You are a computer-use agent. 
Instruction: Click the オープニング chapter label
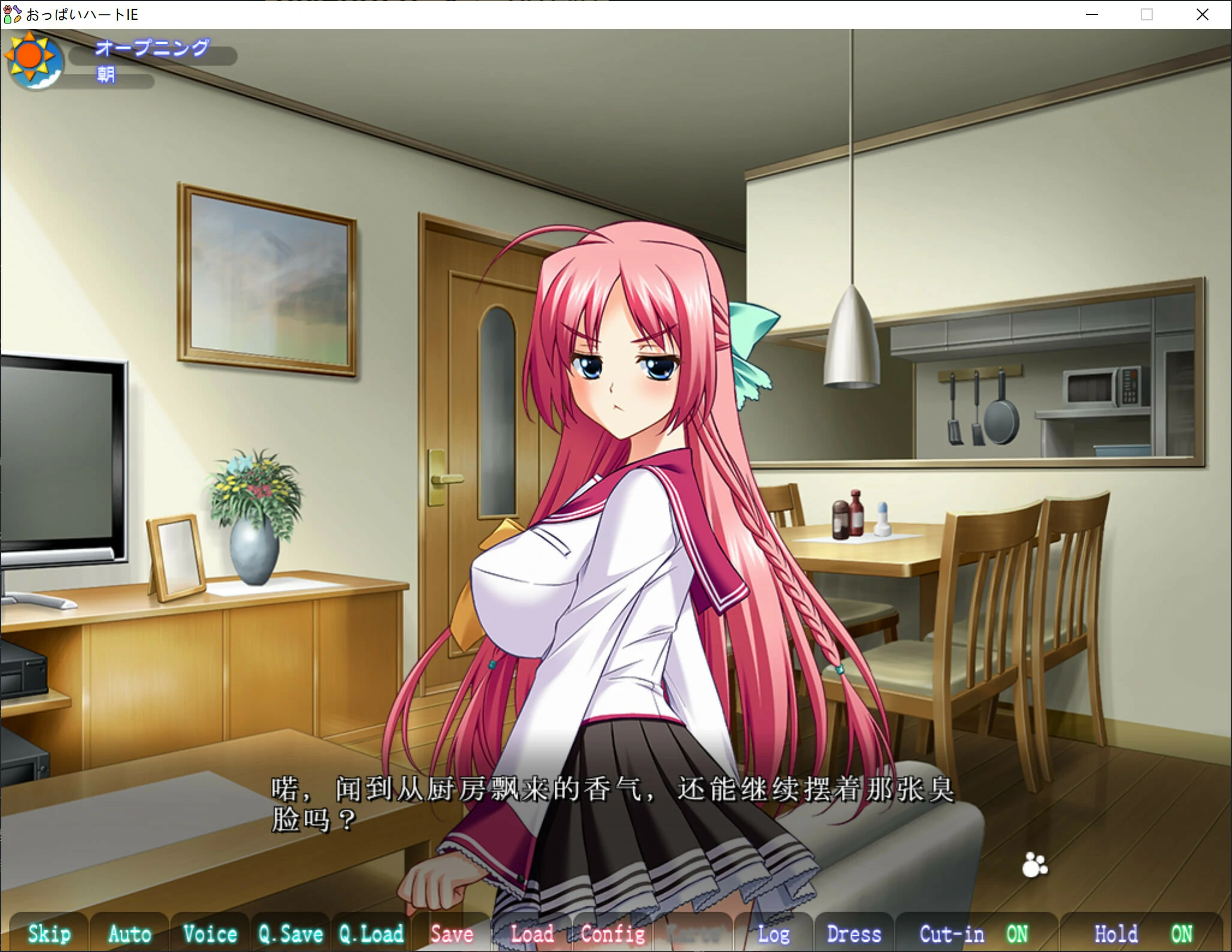[x=152, y=49]
